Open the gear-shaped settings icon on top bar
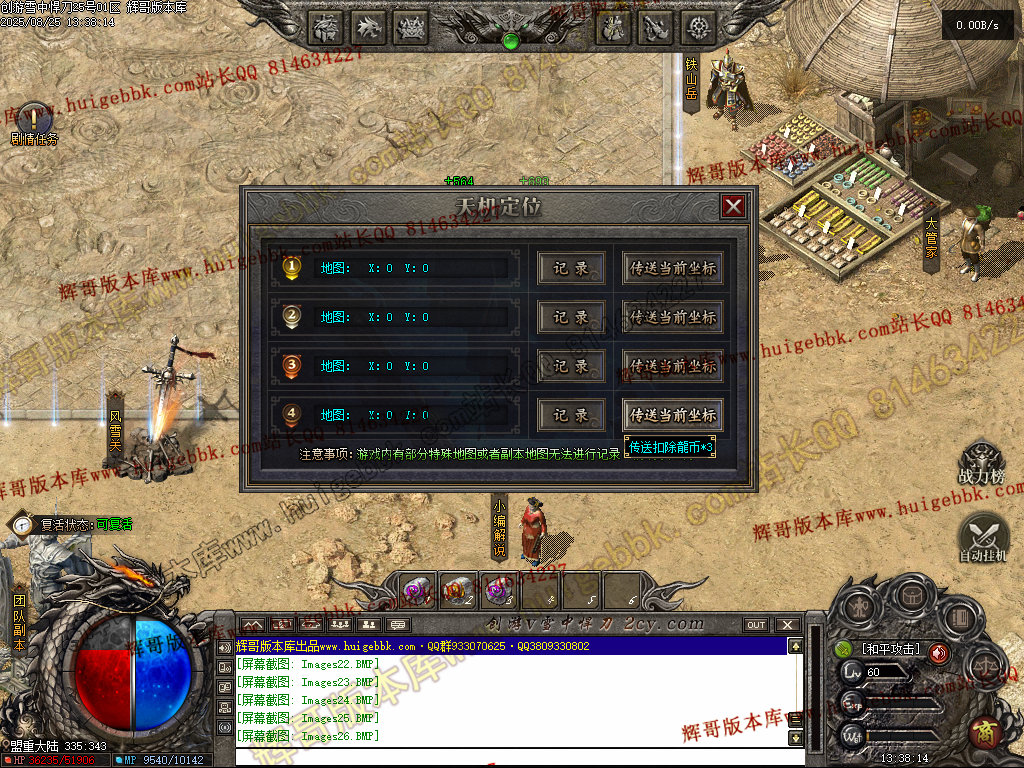Viewport: 1024px width, 768px height. point(698,27)
